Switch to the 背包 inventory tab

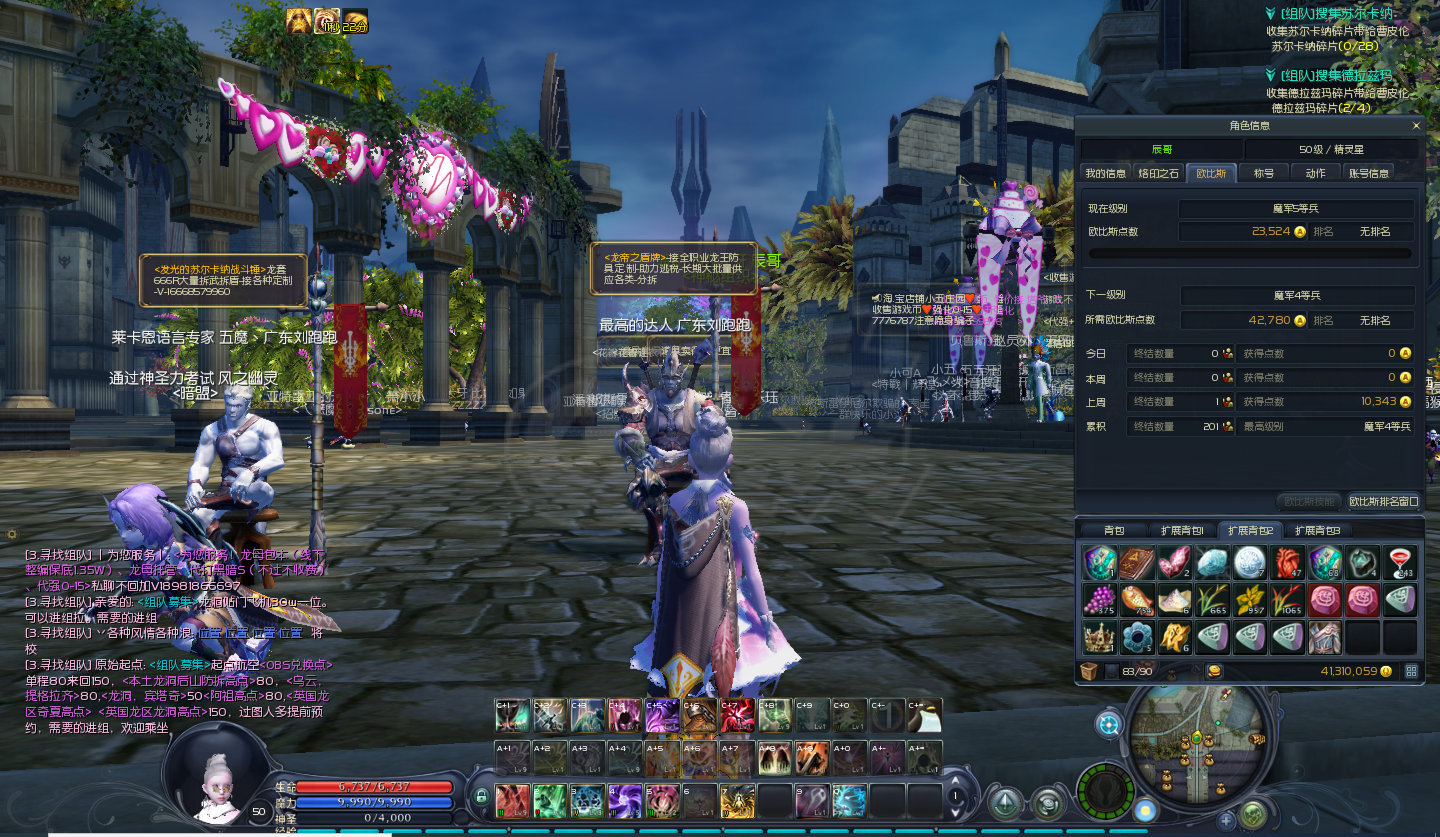point(1114,530)
